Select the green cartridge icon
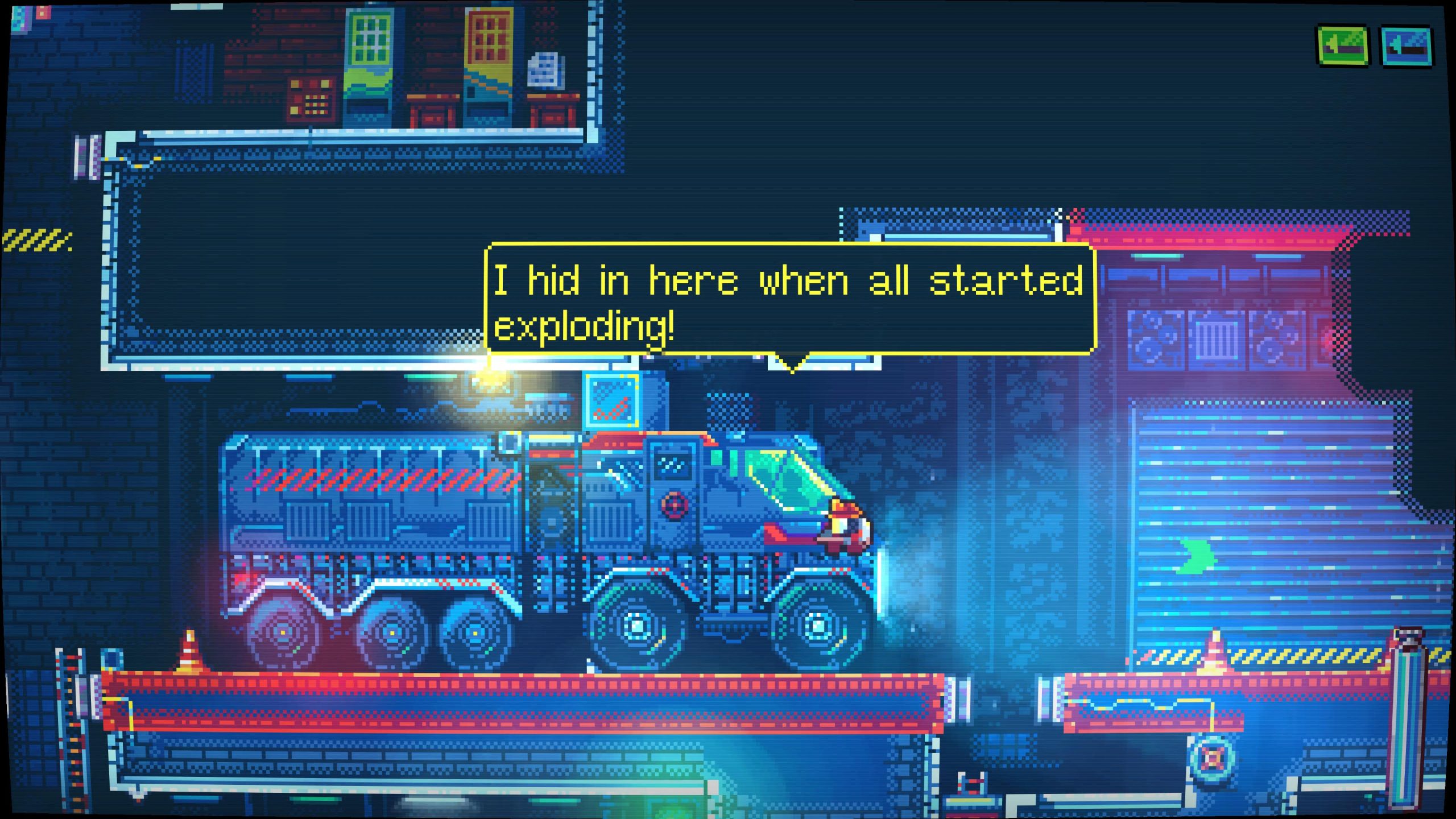1456x819 pixels. tap(1343, 47)
